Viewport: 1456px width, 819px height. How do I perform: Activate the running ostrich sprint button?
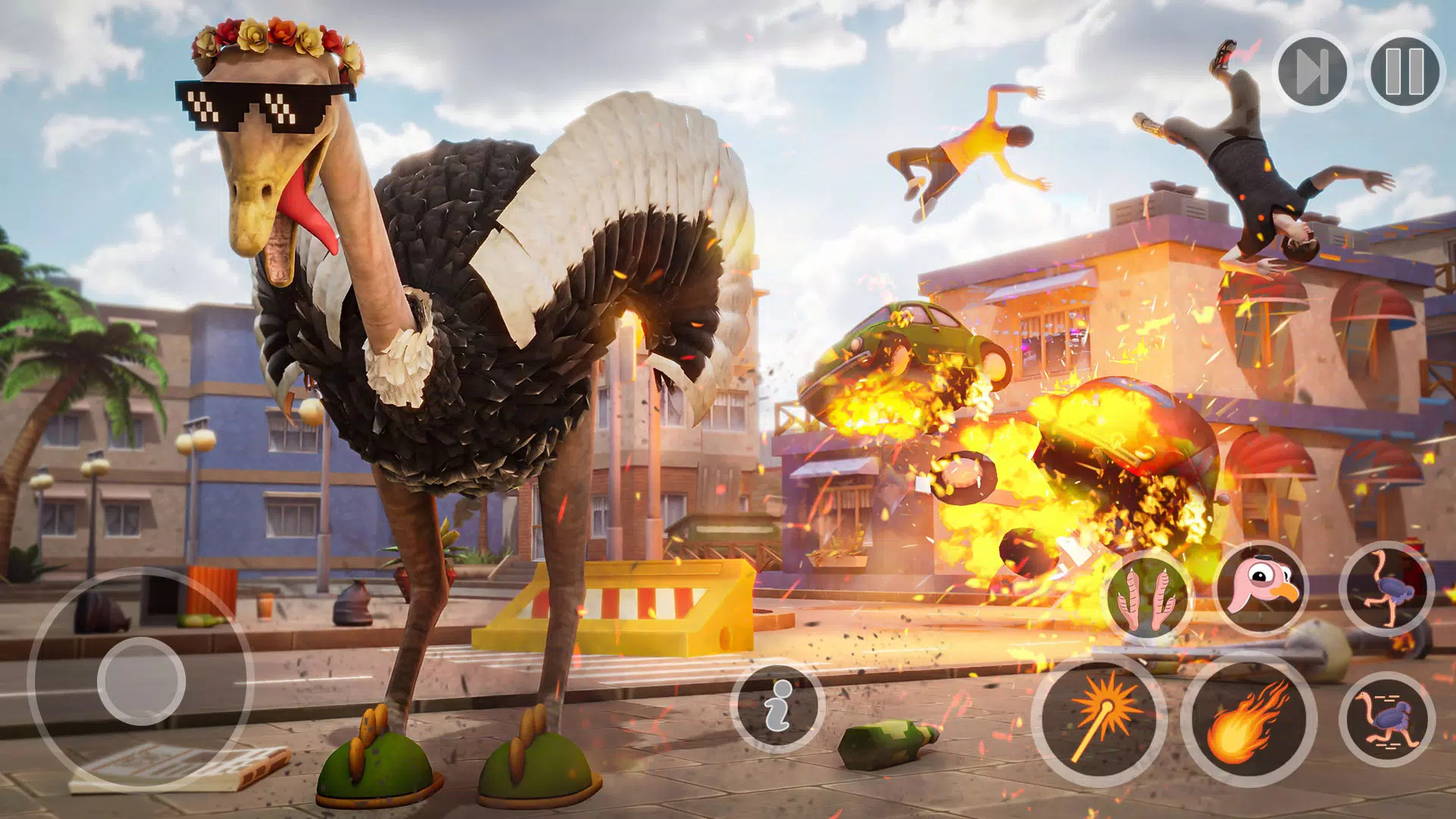click(x=1386, y=718)
